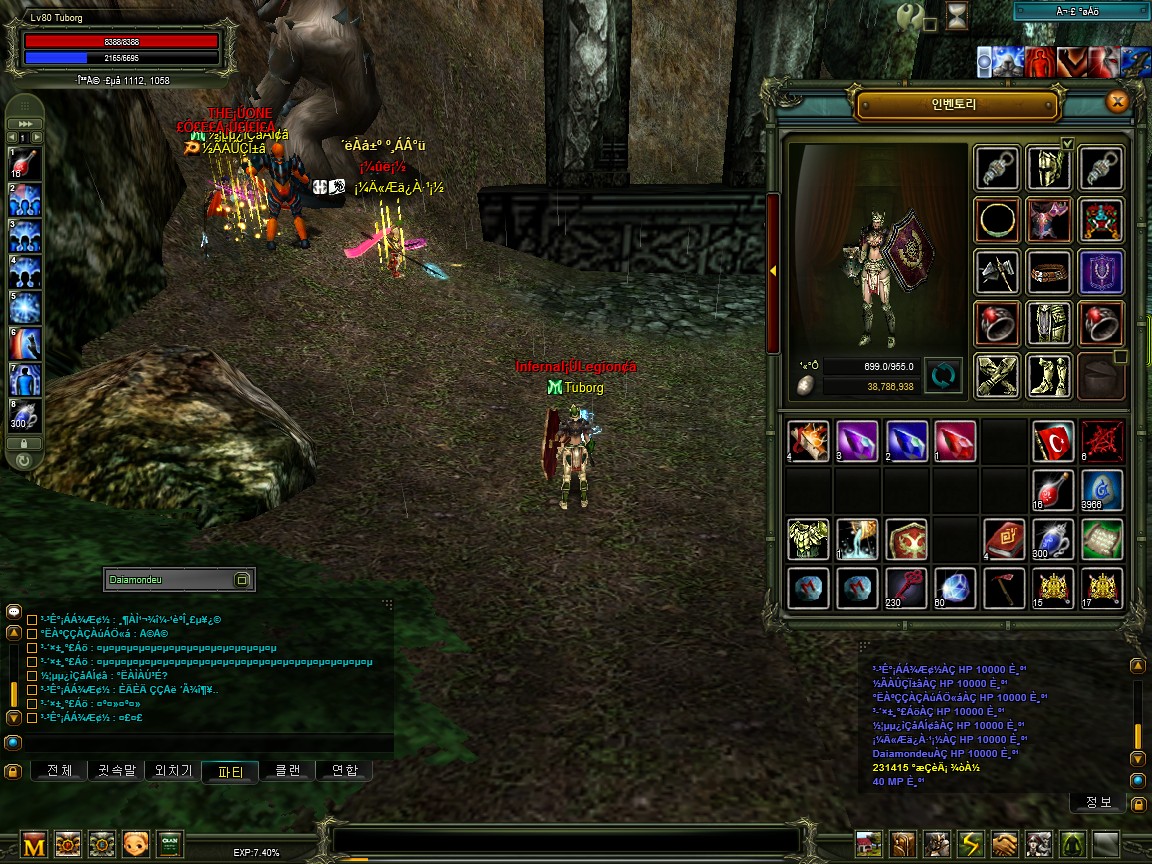Close the inventory window

pyautogui.click(x=1118, y=101)
